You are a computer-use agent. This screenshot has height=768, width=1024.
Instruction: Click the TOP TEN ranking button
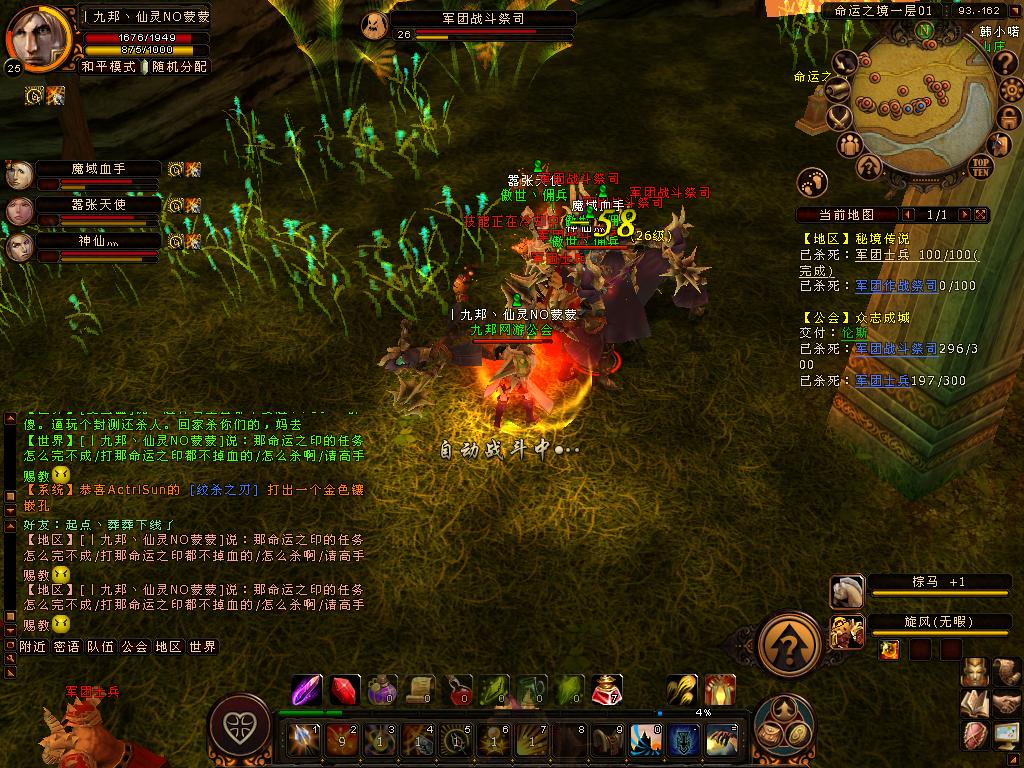pos(981,166)
